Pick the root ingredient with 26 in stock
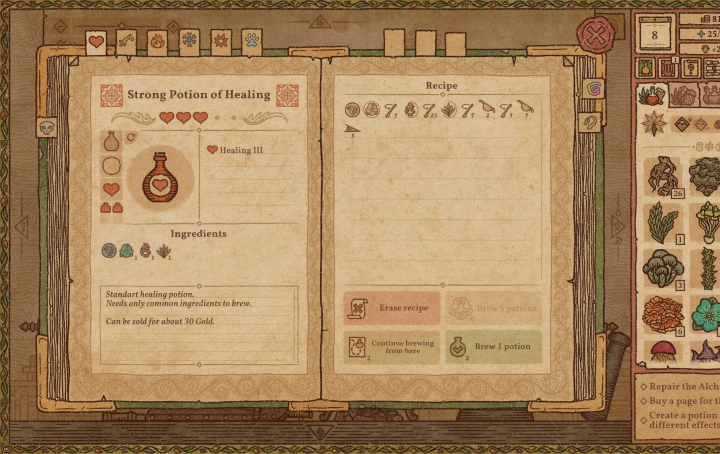The image size is (720, 454). coord(663,176)
